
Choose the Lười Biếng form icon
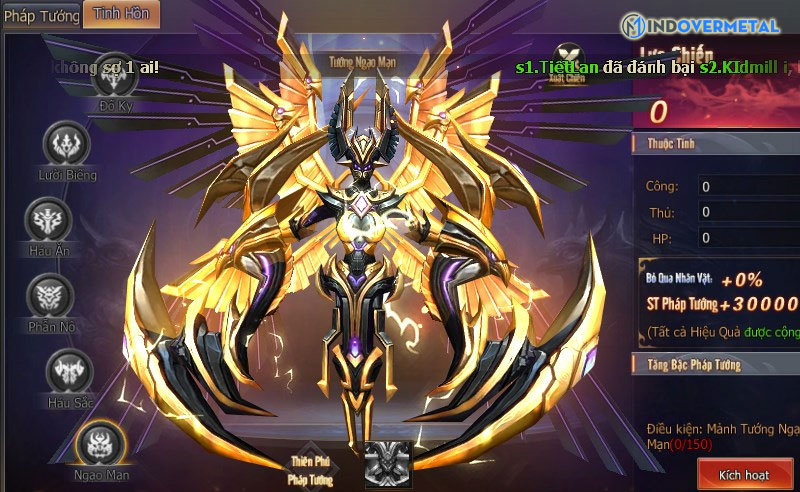tap(68, 145)
